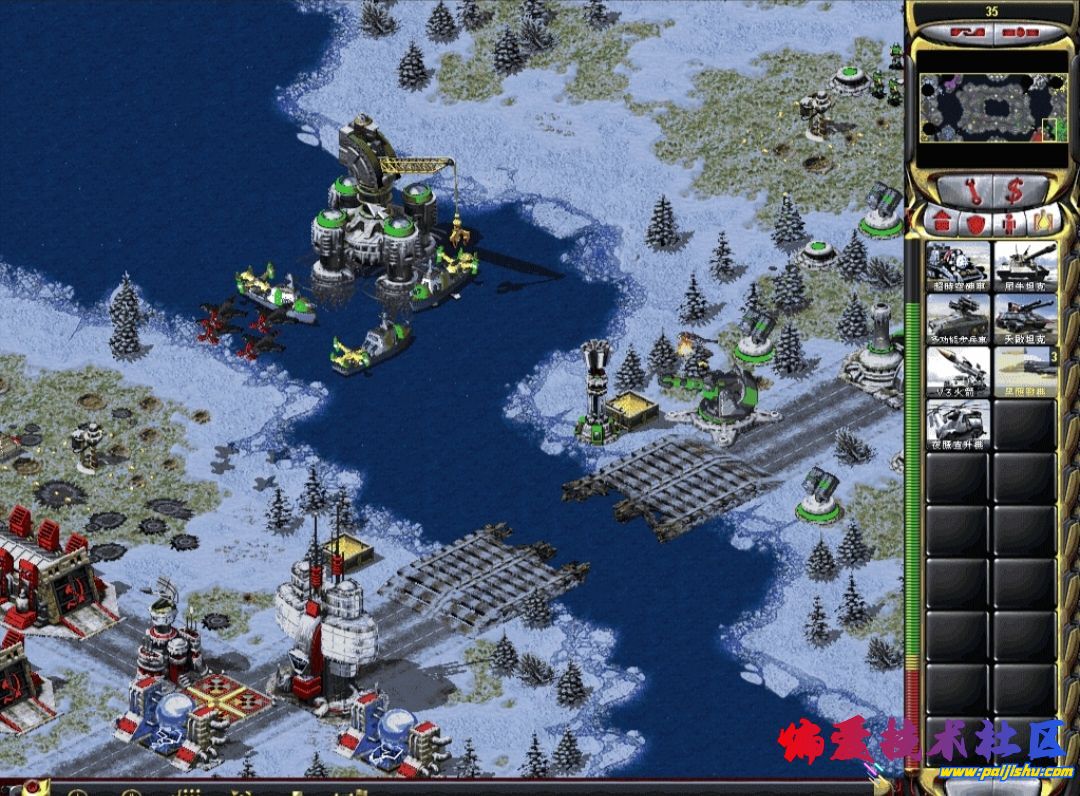Order a Nighthawk helicopter from sidebar
This screenshot has width=1080, height=796.
tap(958, 425)
